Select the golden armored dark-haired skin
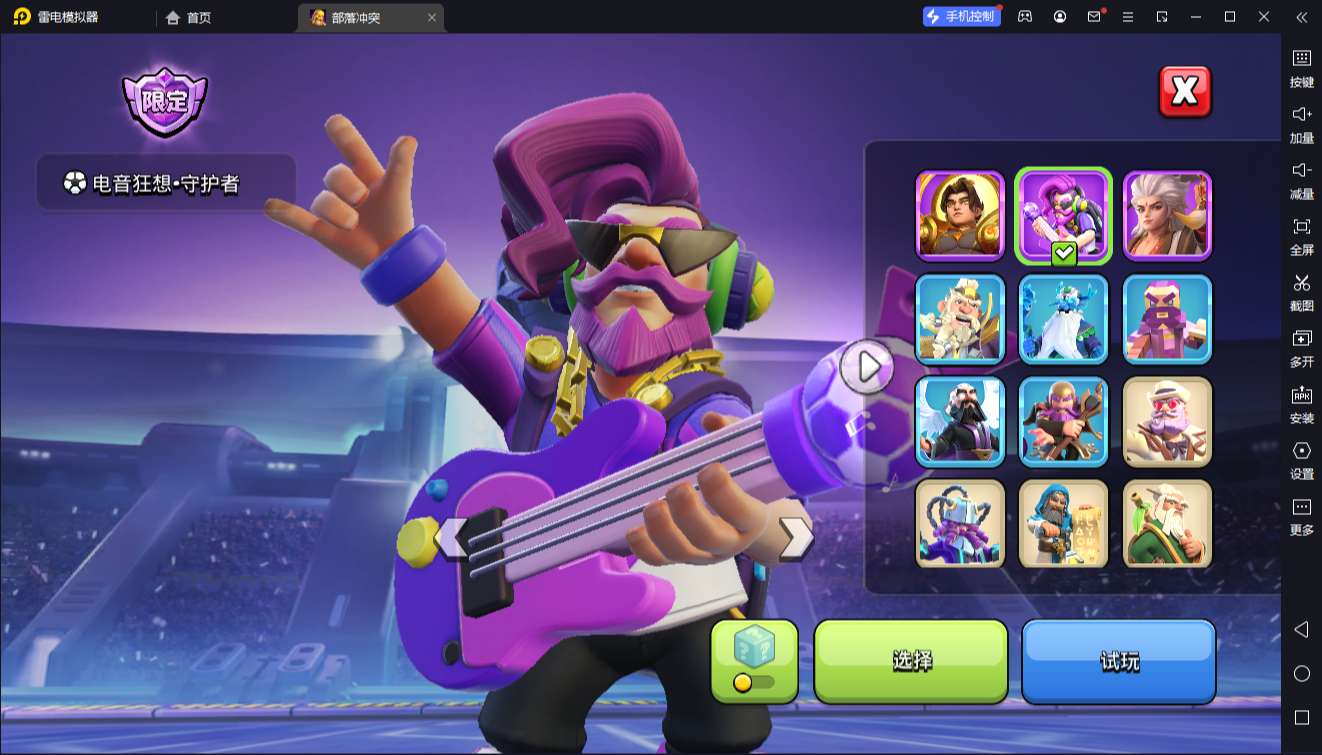The image size is (1322, 755). pyautogui.click(x=960, y=215)
